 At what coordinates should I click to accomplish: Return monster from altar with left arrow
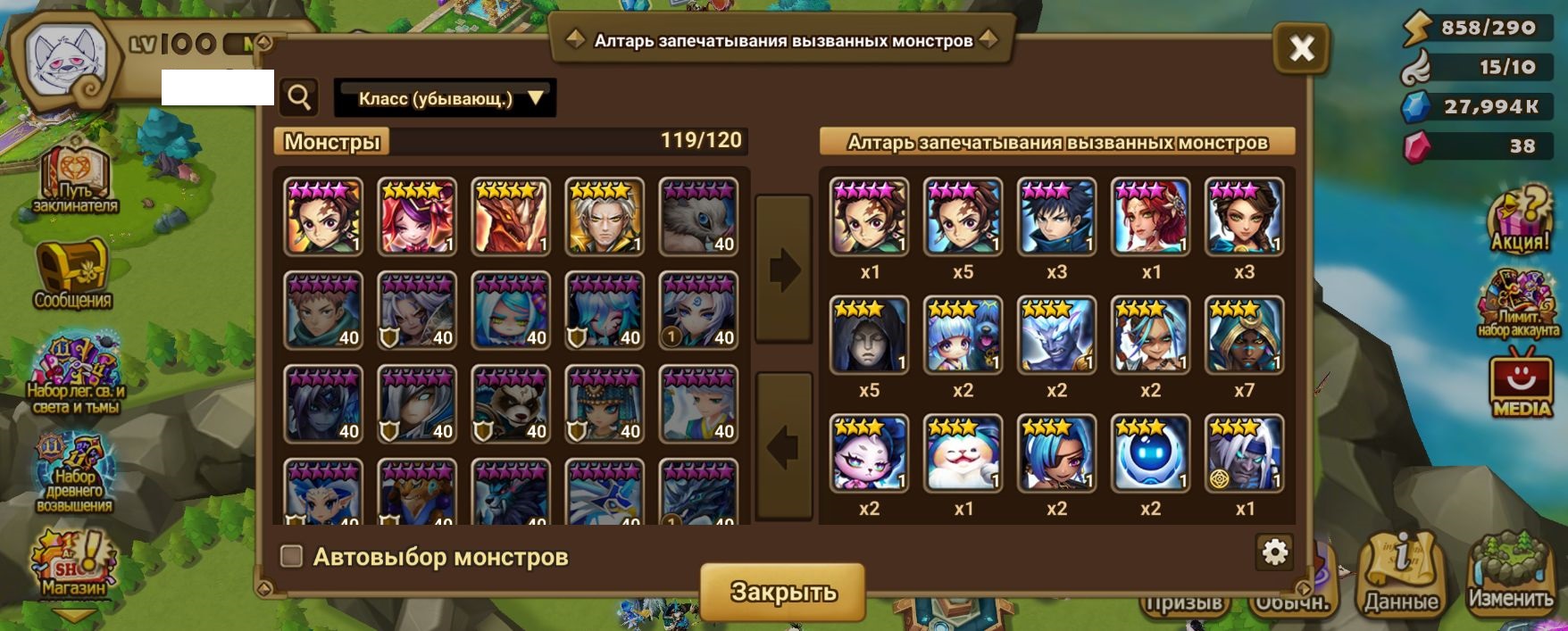783,446
